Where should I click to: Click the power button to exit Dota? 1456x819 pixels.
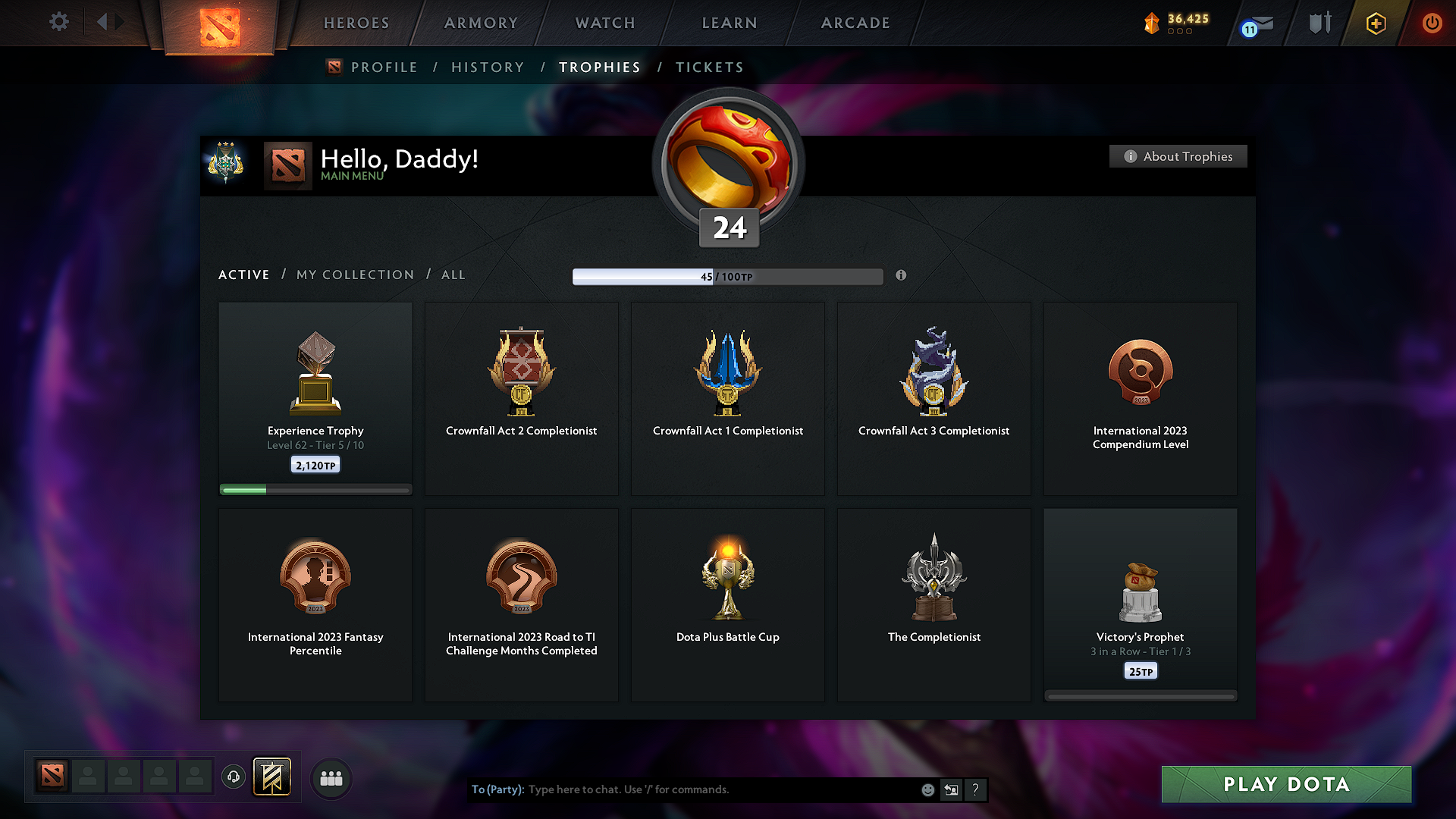[x=1432, y=23]
